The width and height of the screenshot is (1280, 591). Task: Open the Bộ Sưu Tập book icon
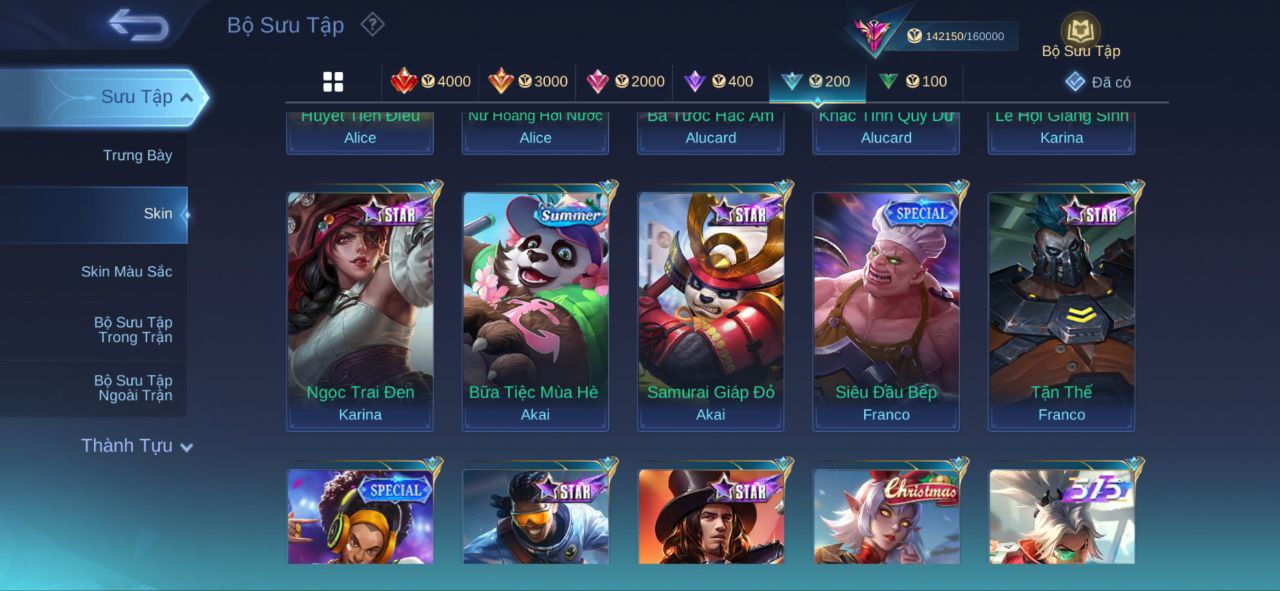1080,32
